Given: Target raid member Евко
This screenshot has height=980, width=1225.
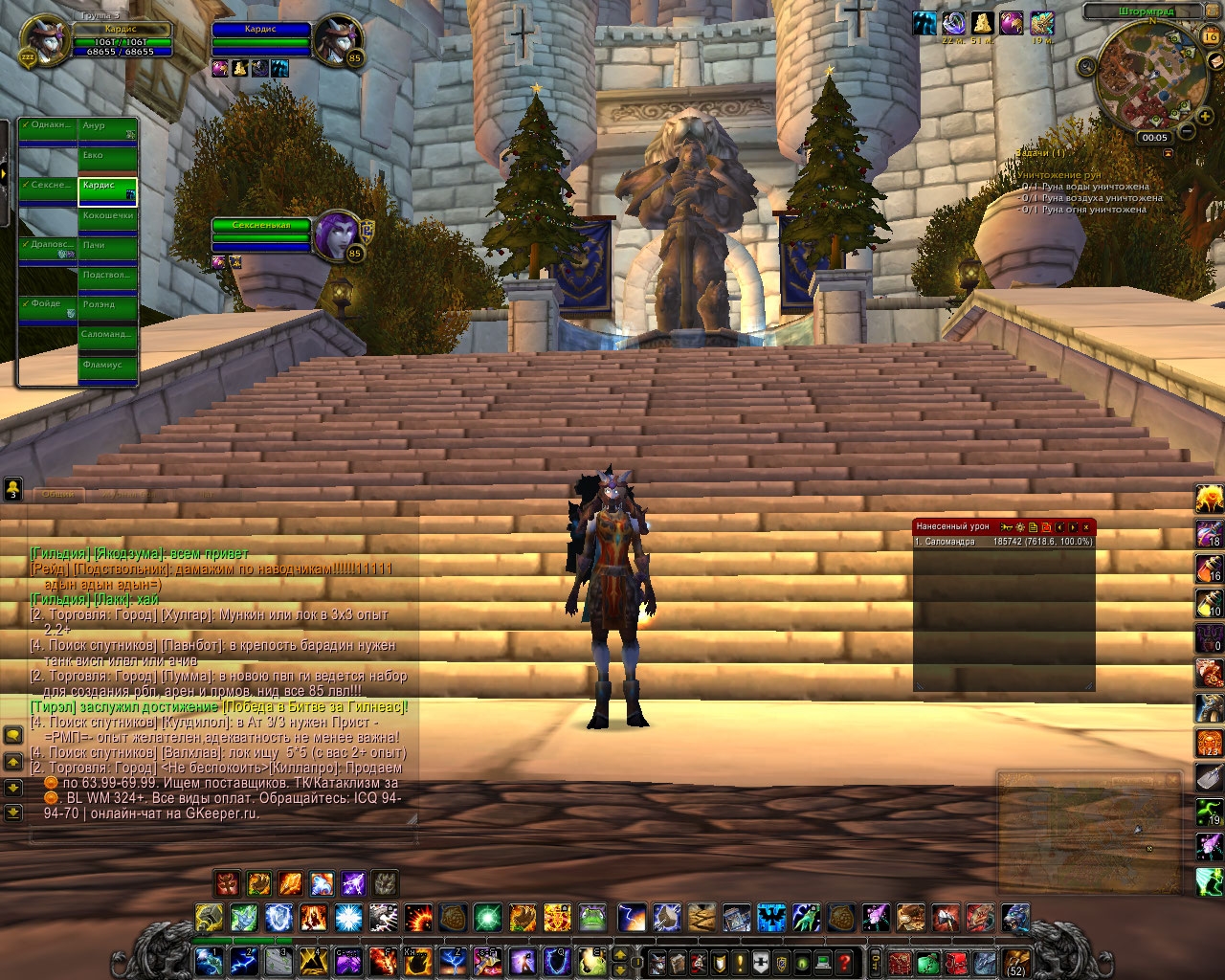Looking at the screenshot, I should pos(107,161).
